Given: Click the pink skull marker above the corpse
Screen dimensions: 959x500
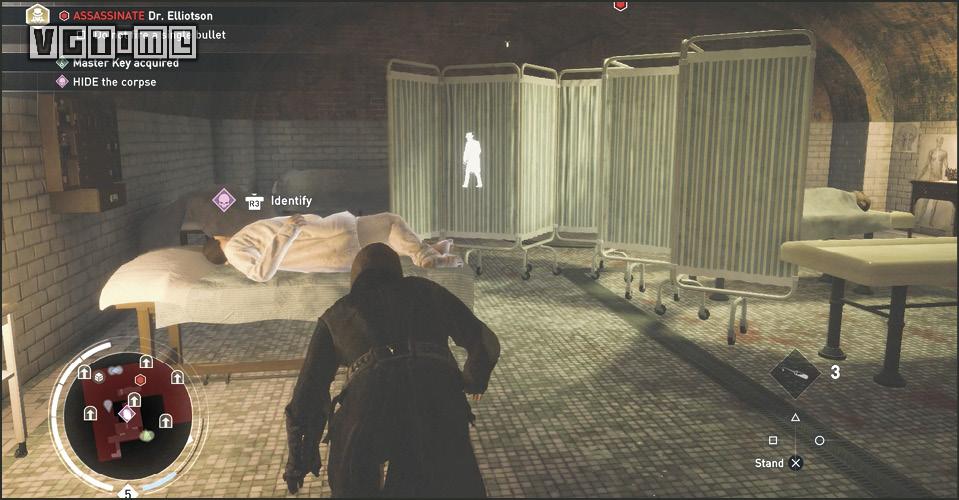Looking at the screenshot, I should click(223, 200).
